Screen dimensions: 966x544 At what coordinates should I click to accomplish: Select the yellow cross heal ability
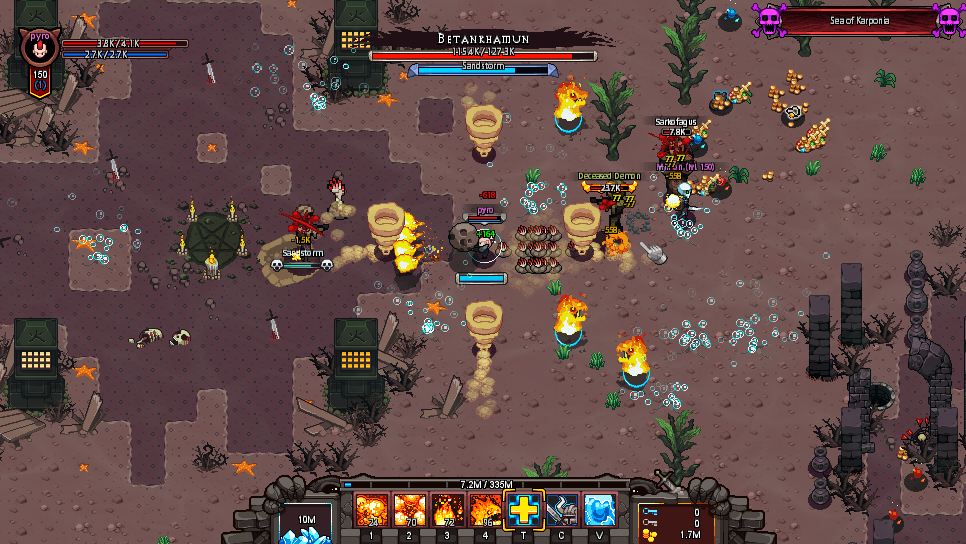point(524,511)
